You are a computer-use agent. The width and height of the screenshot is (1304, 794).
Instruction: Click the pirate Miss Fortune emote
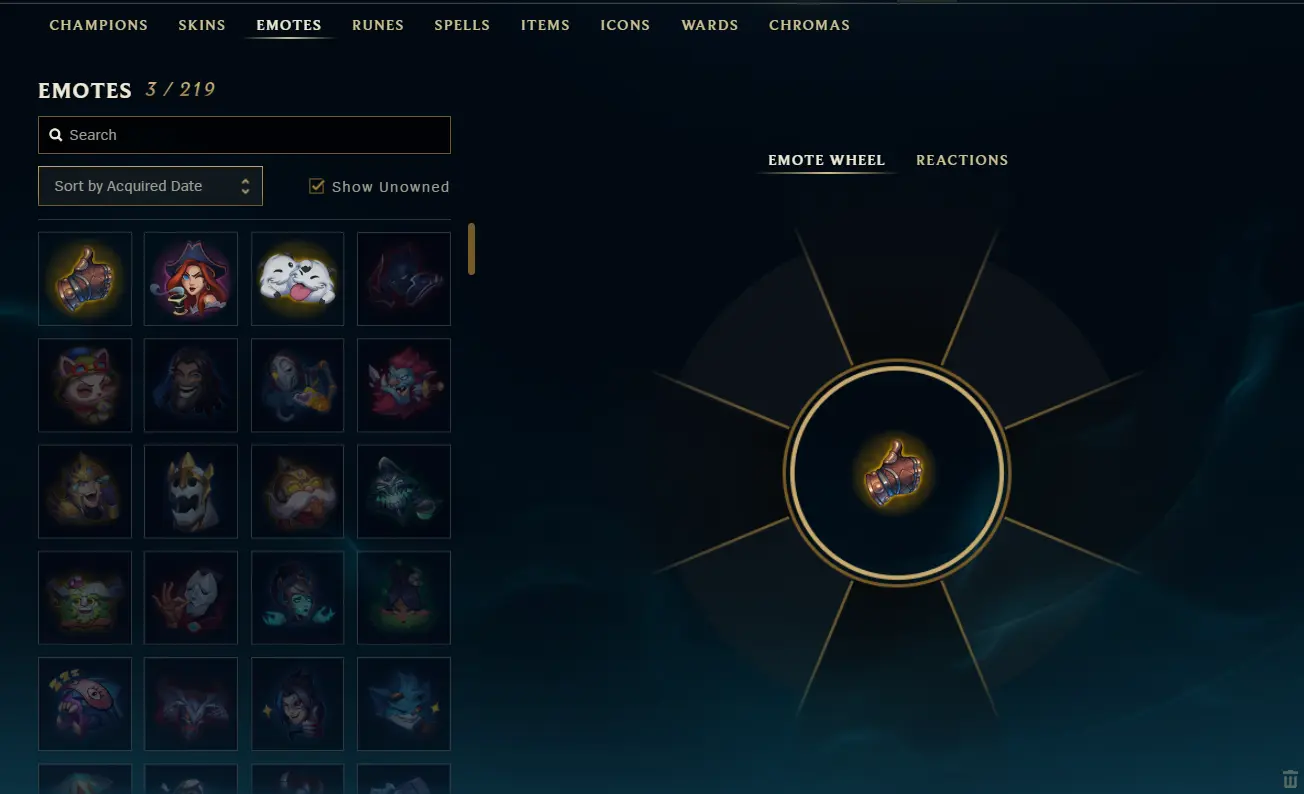[x=190, y=279]
